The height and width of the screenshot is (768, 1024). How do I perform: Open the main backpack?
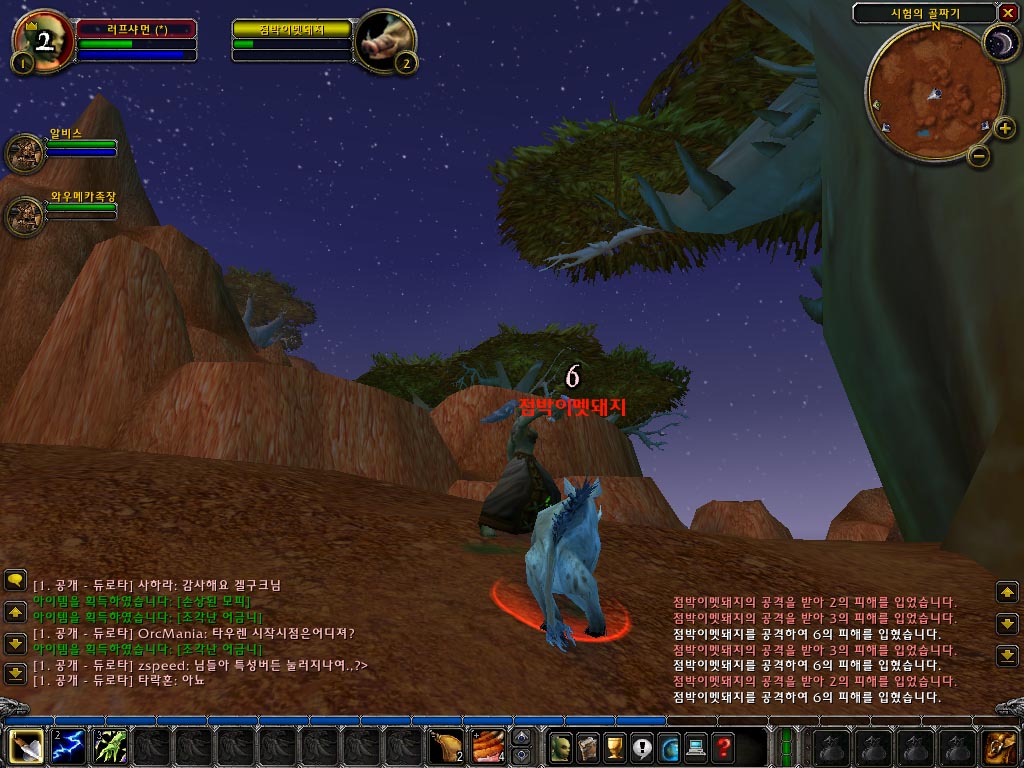tap(998, 747)
